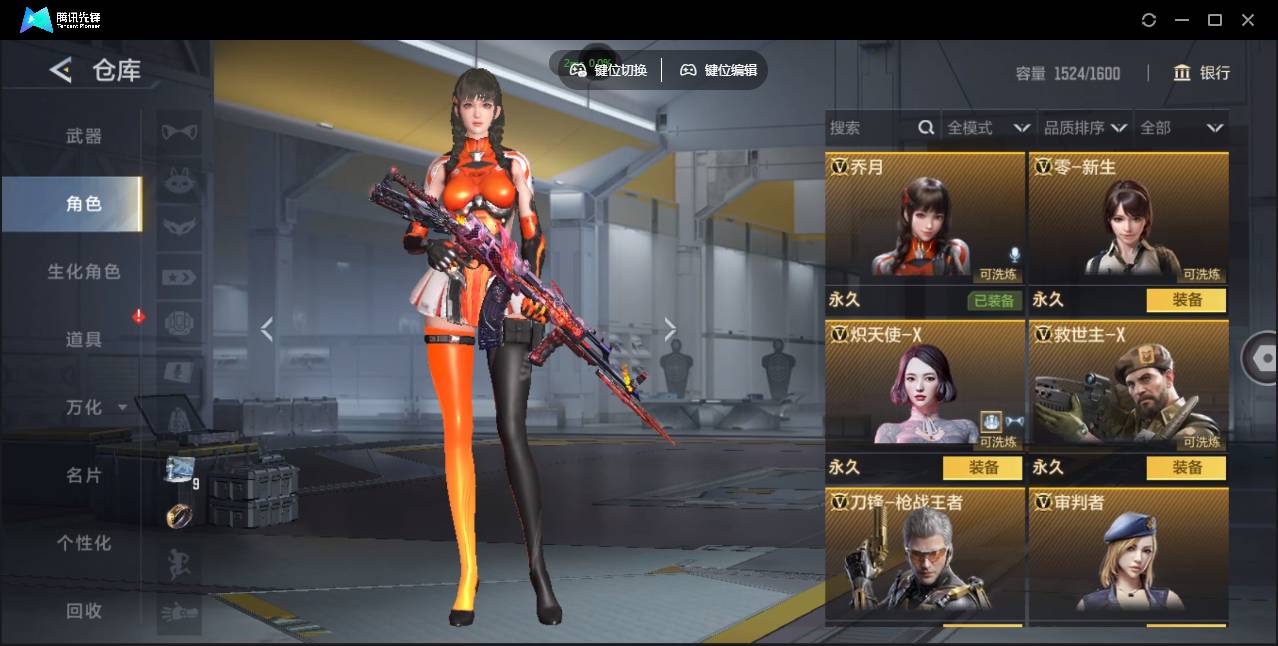Expand the 万化 category

[x=96, y=408]
